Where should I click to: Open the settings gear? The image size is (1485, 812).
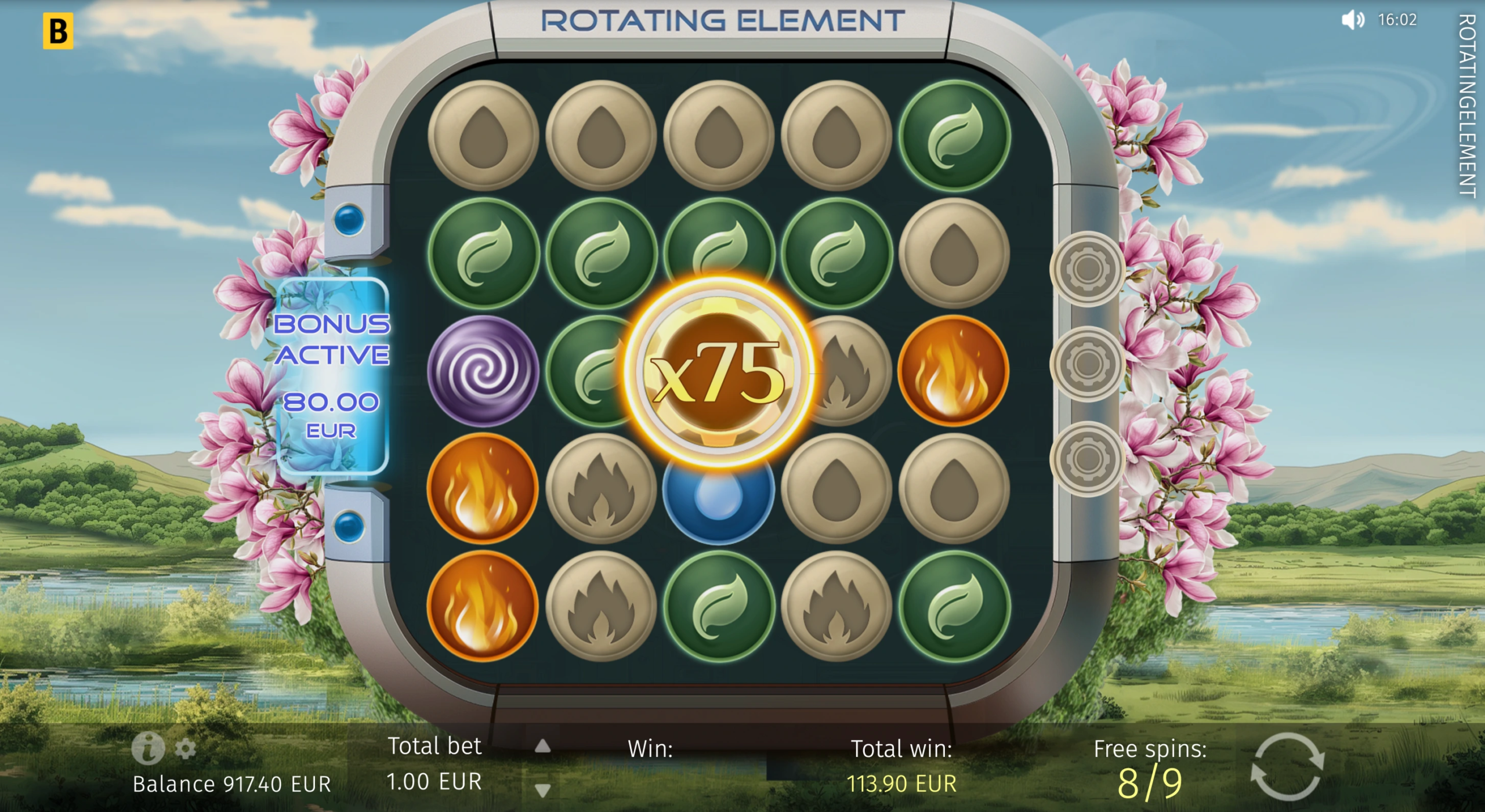tap(185, 749)
